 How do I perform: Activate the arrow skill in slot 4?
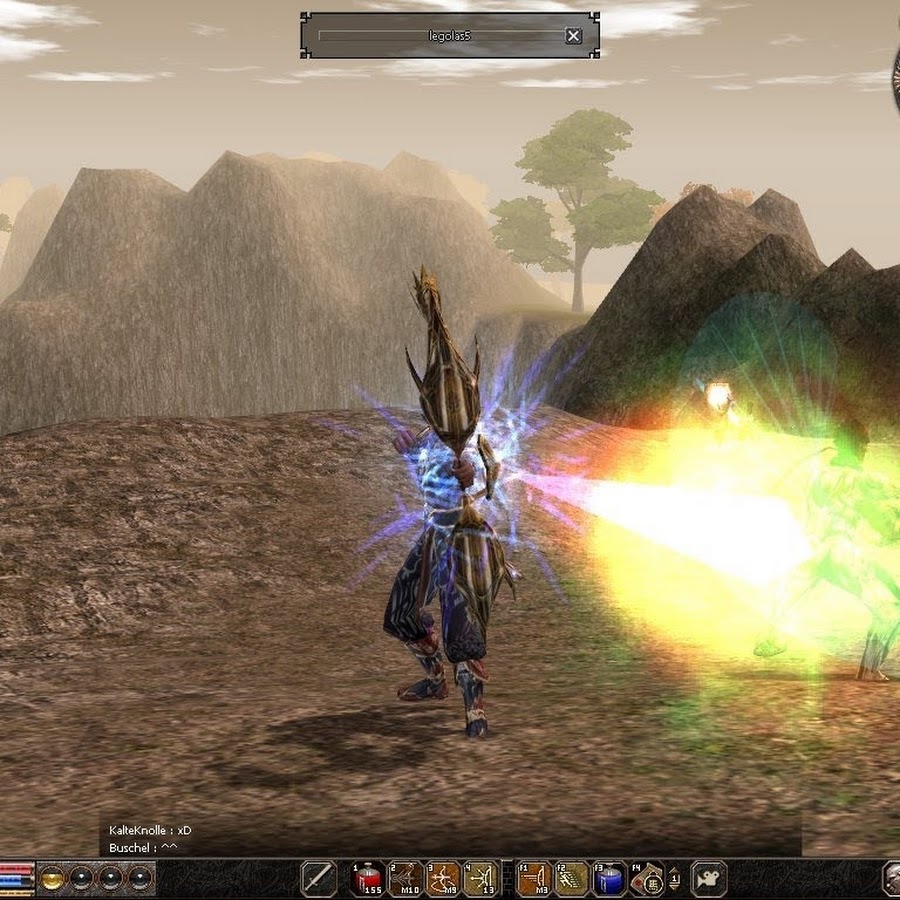(x=480, y=878)
